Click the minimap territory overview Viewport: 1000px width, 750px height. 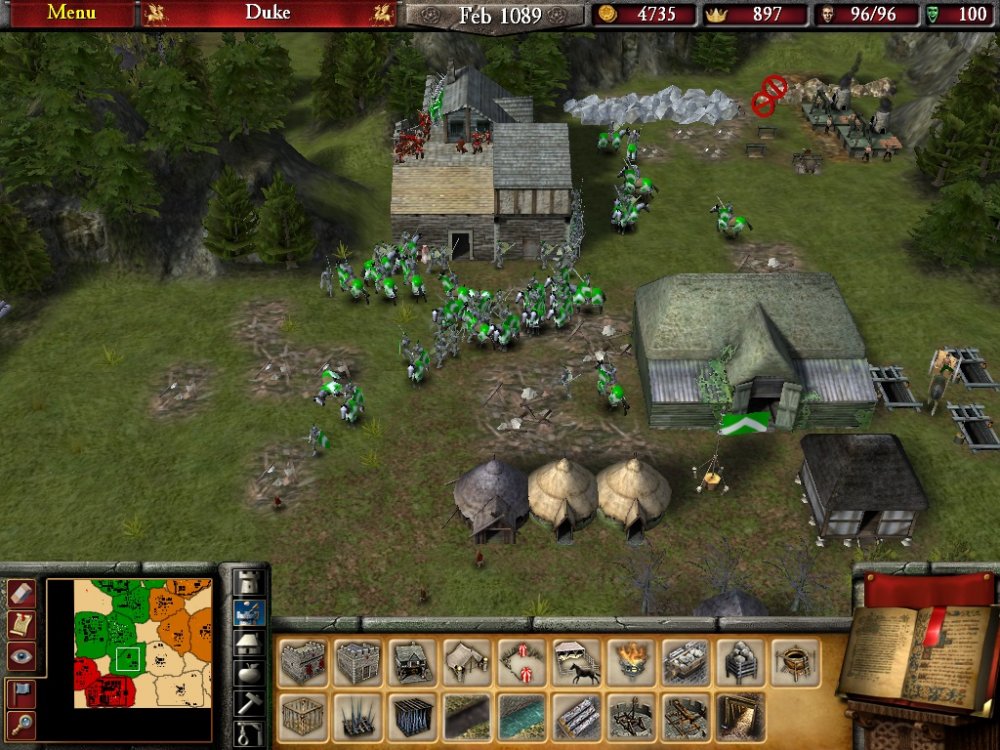129,643
